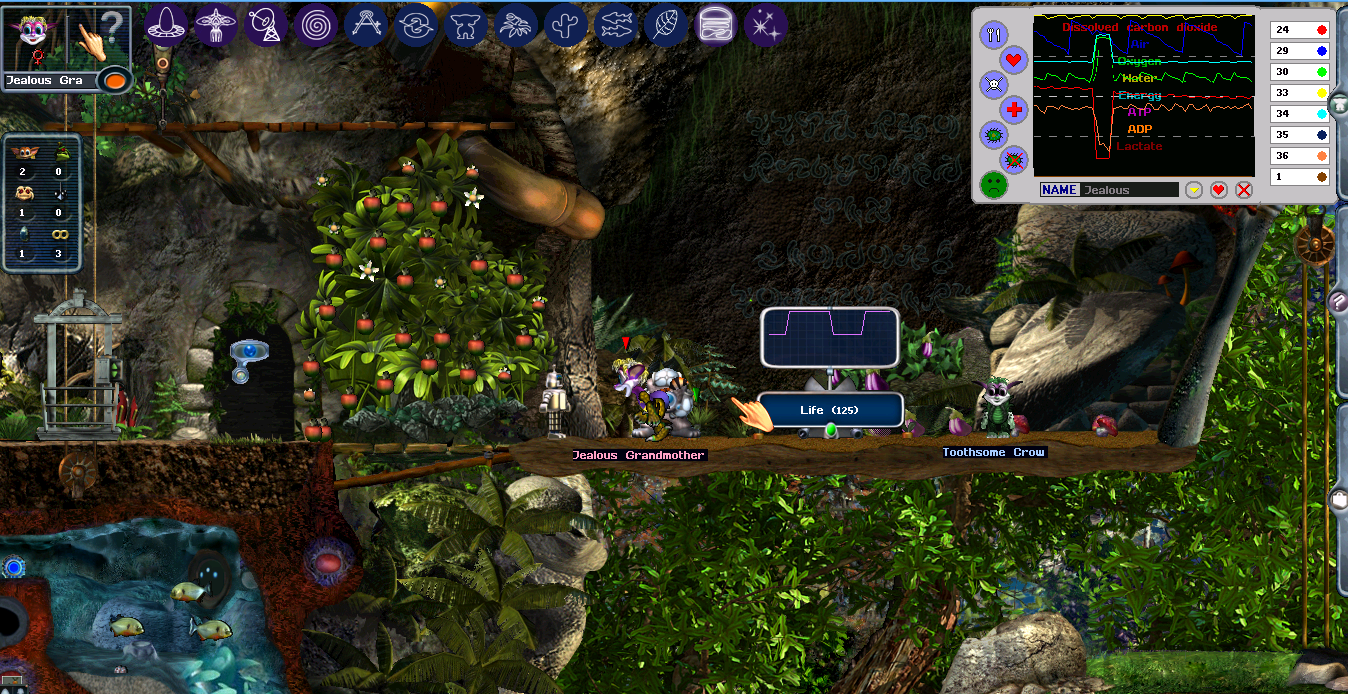Open the spiral toolbar icon

tap(316, 25)
